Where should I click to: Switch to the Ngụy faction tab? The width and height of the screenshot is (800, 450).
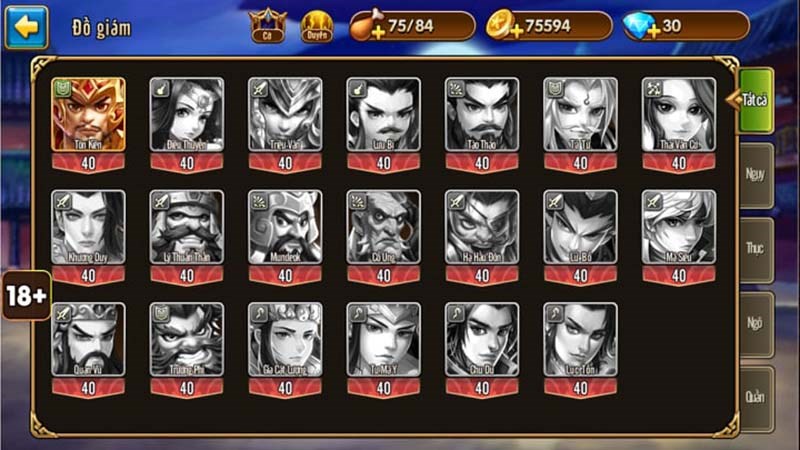click(x=756, y=174)
